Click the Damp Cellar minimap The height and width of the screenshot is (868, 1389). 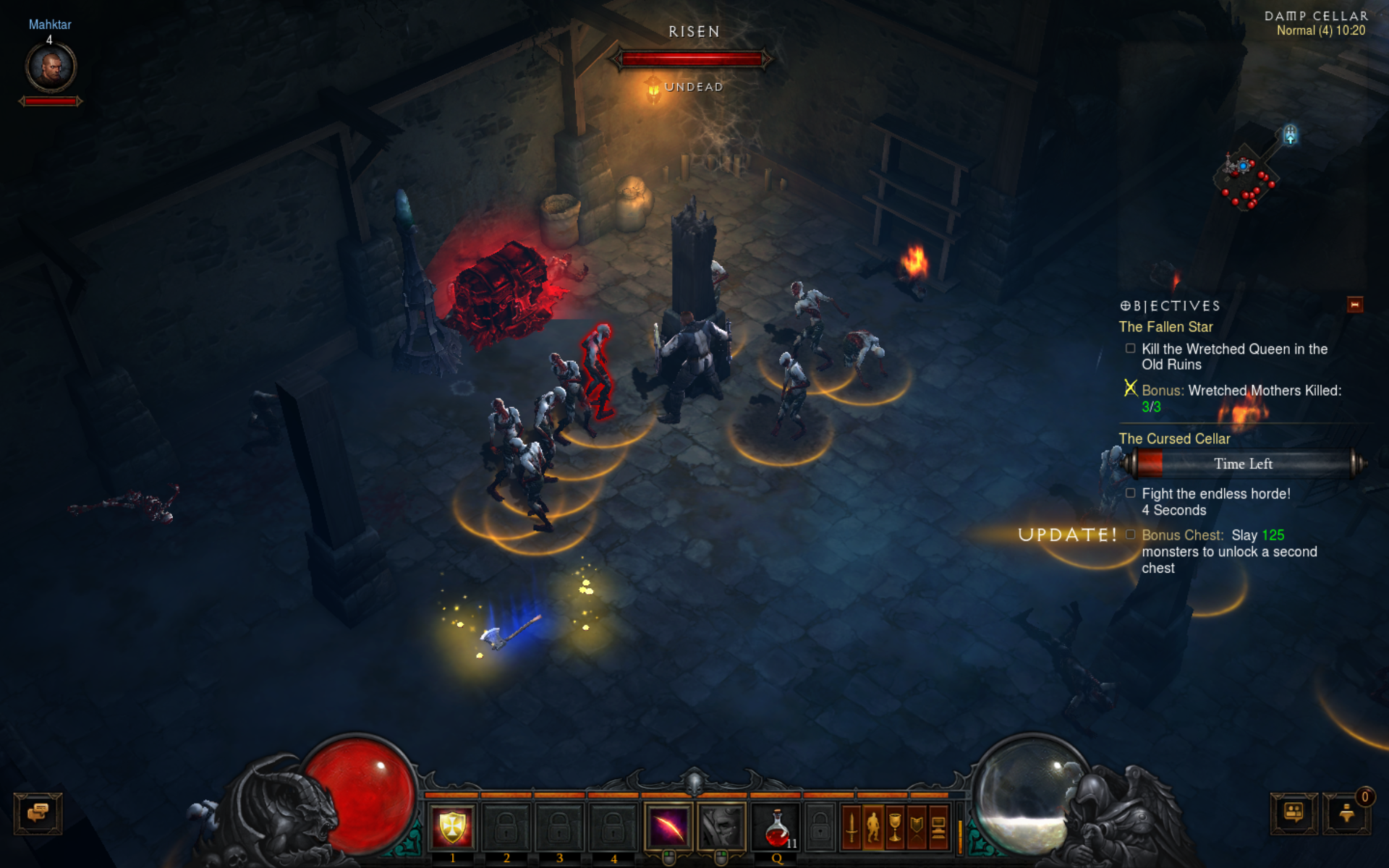pos(1248,174)
